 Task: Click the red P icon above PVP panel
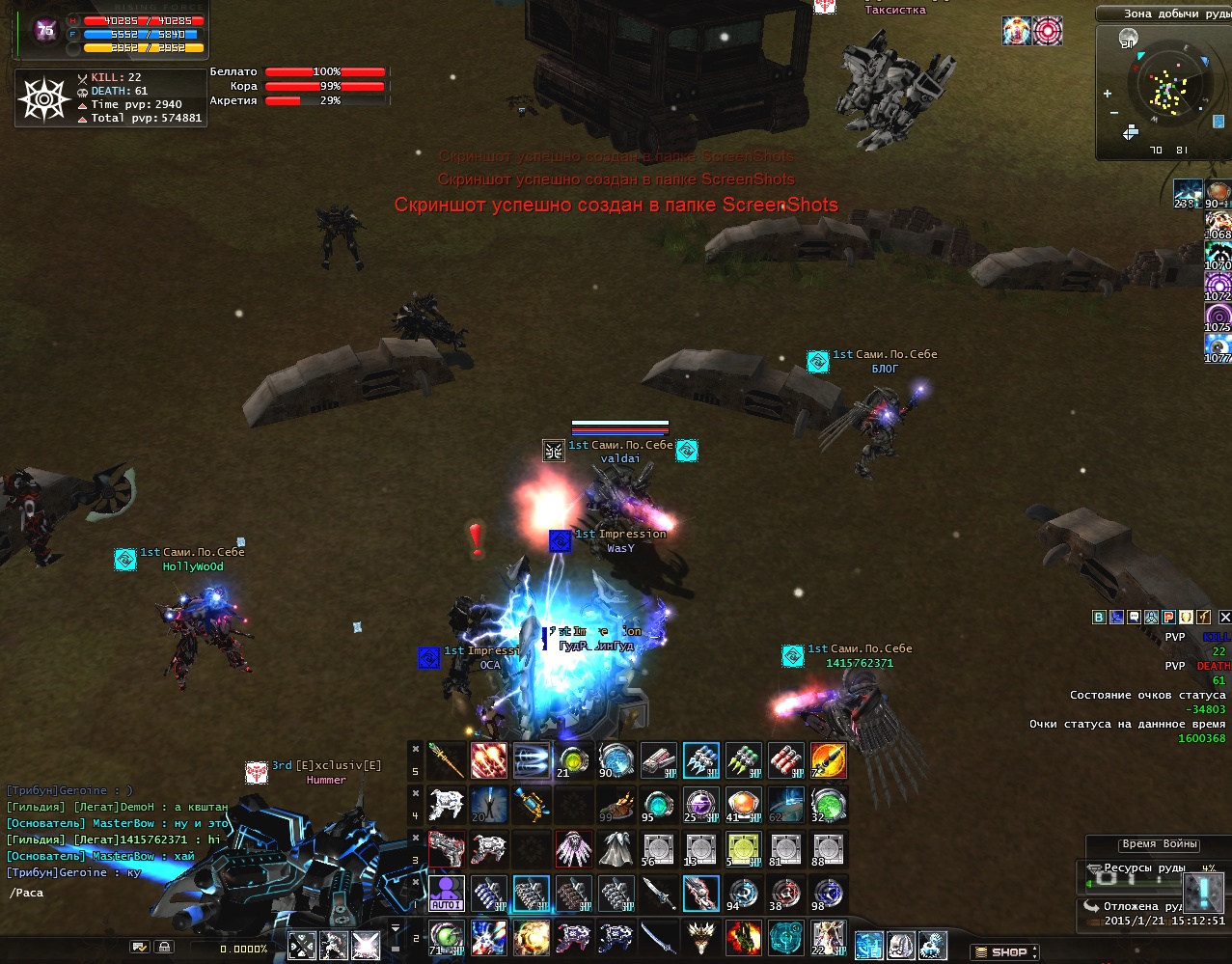(1168, 617)
